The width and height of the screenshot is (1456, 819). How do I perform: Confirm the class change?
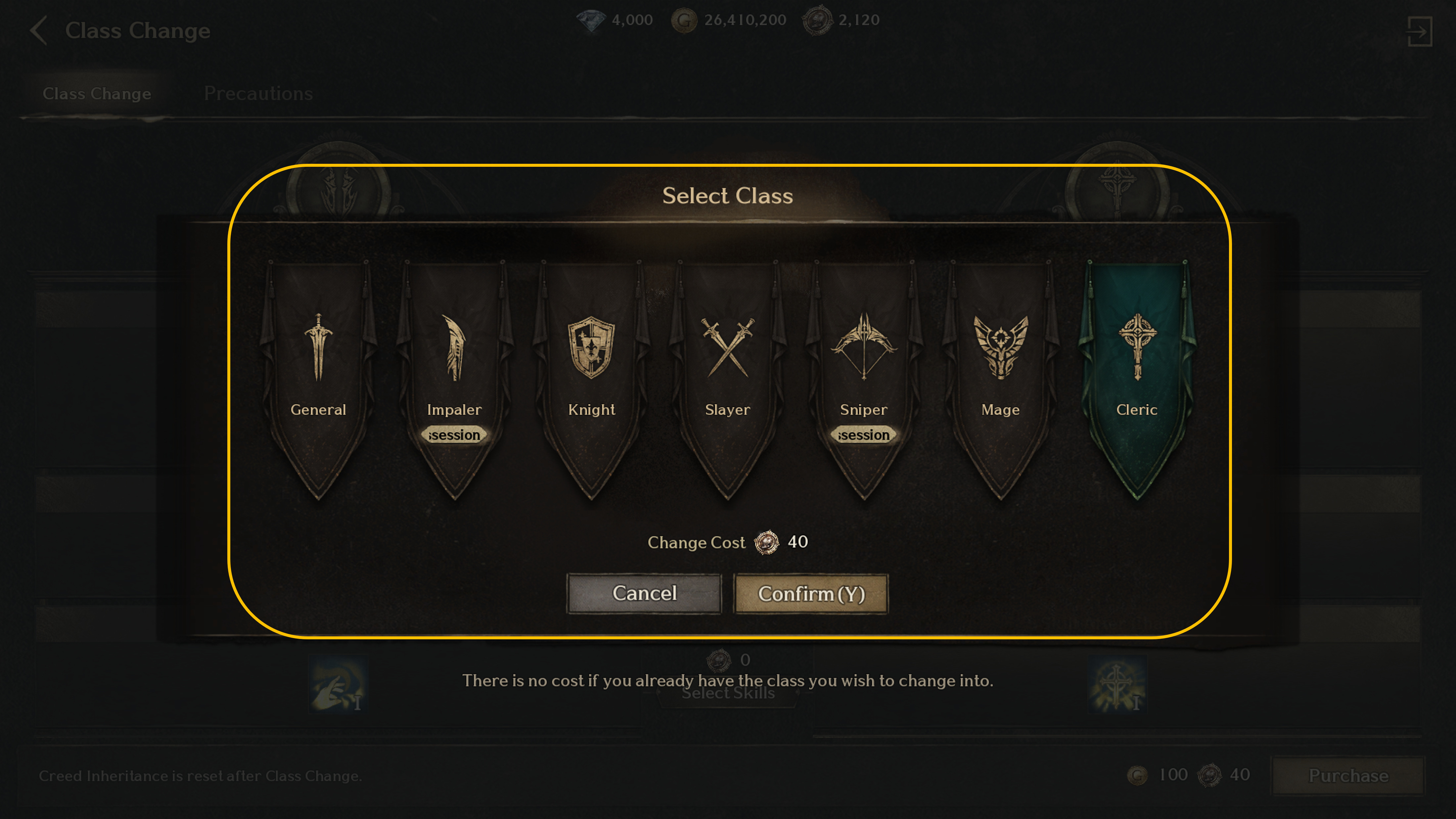pyautogui.click(x=811, y=593)
